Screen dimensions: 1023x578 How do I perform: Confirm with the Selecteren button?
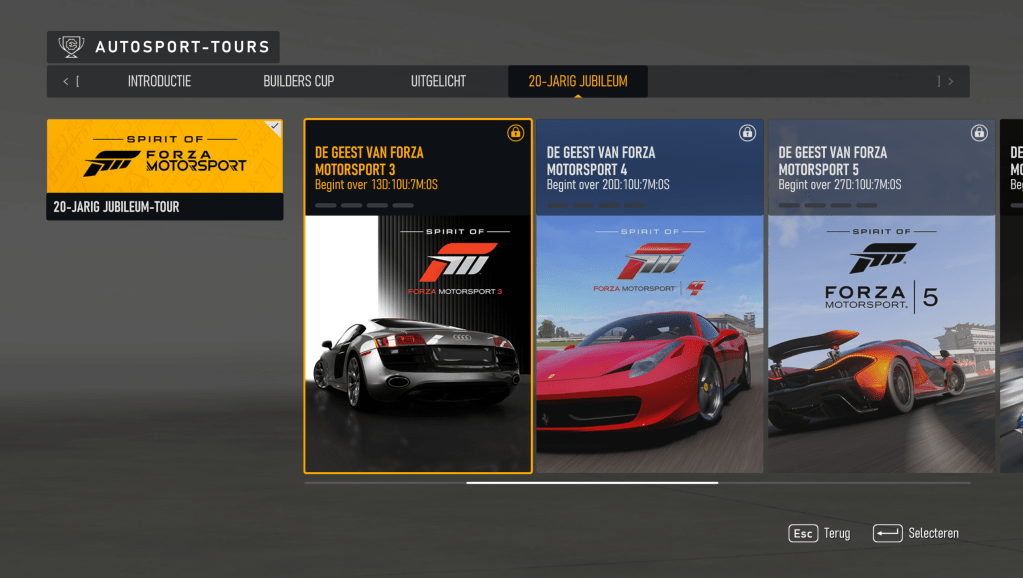coord(916,534)
